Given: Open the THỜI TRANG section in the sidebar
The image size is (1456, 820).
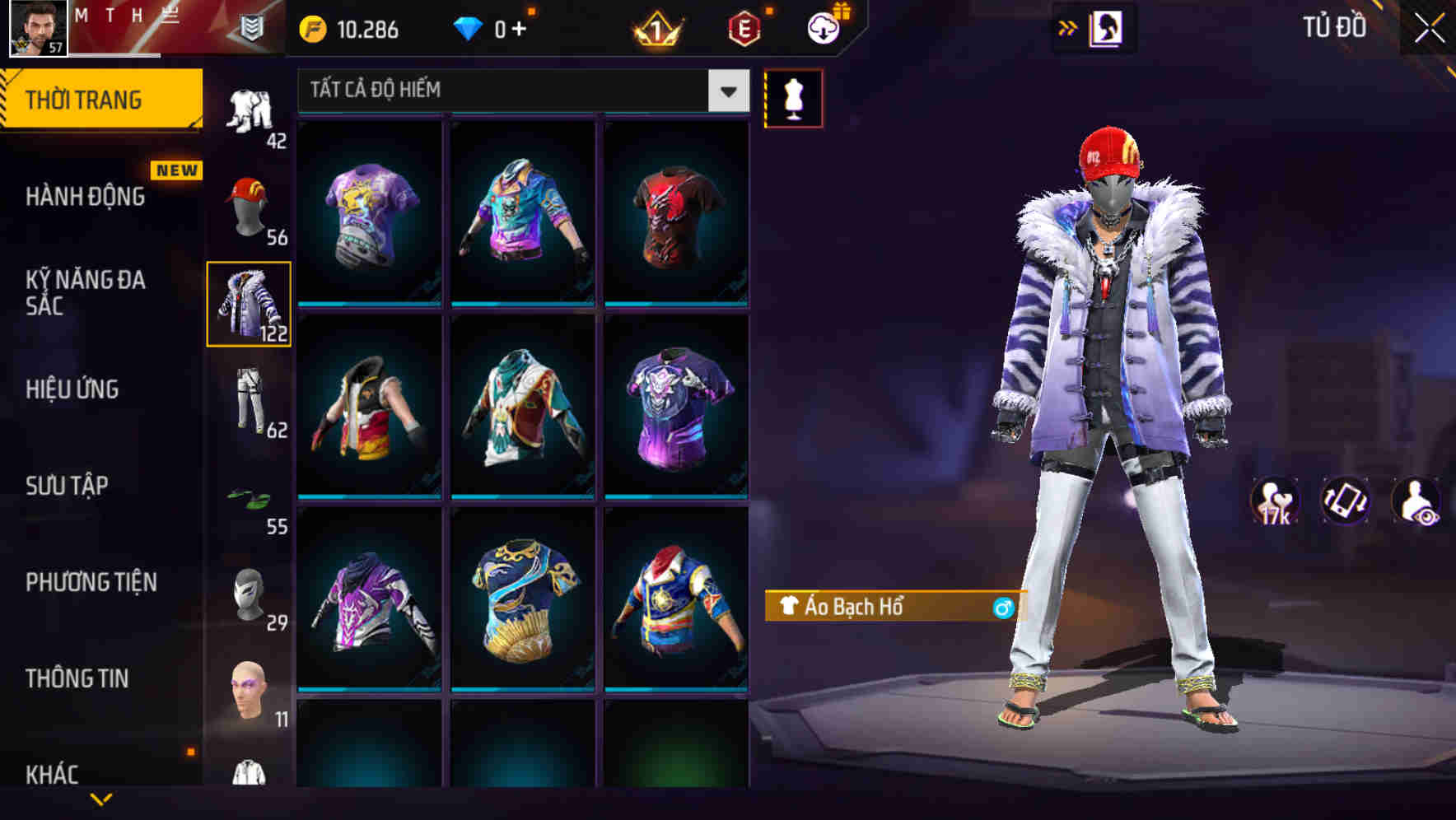Looking at the screenshot, I should point(85,97).
